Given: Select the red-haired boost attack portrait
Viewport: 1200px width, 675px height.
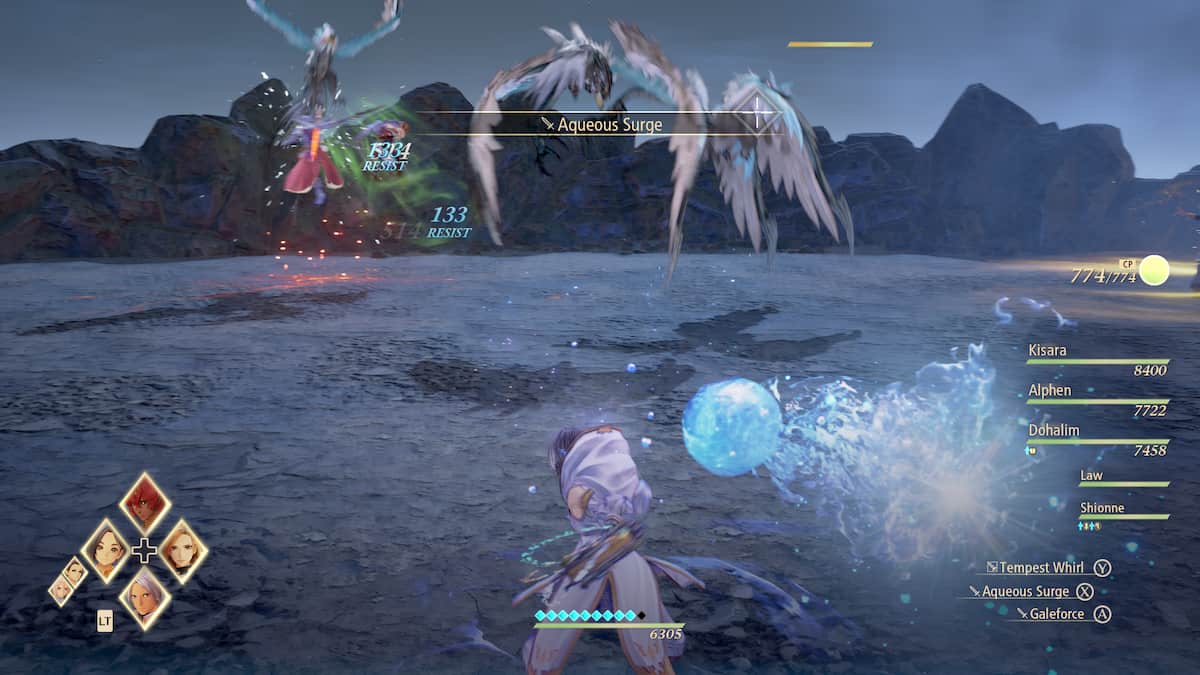Looking at the screenshot, I should (x=145, y=504).
